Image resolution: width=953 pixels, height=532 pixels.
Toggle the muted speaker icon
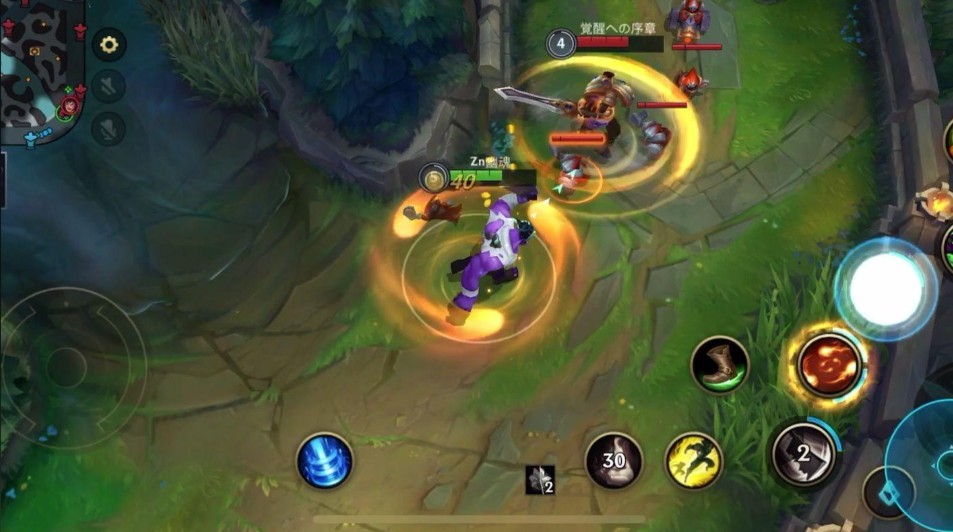point(109,86)
